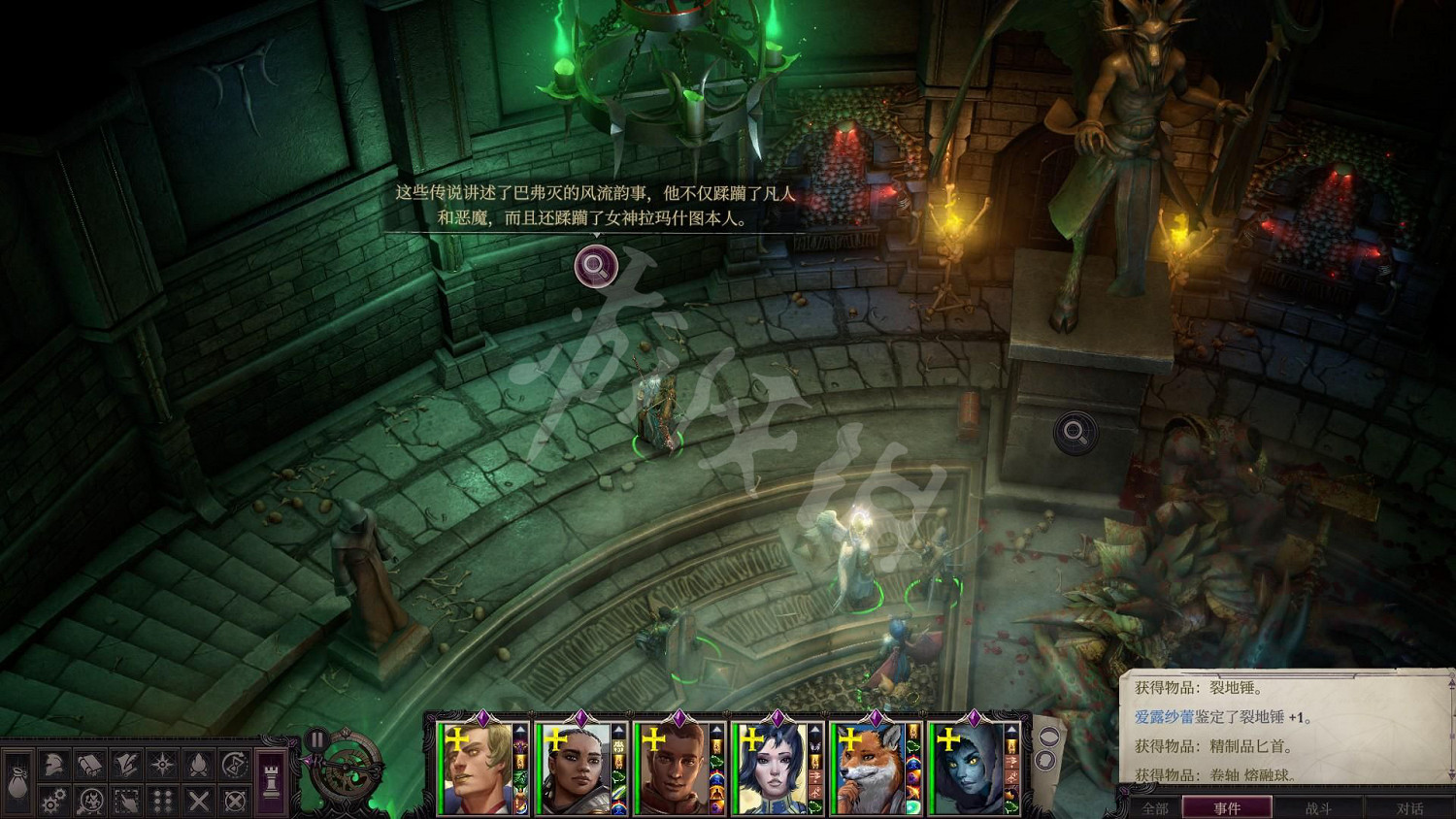Screen dimensions: 1456x819
Task: Click the campfire rest icon
Action: pos(198,766)
